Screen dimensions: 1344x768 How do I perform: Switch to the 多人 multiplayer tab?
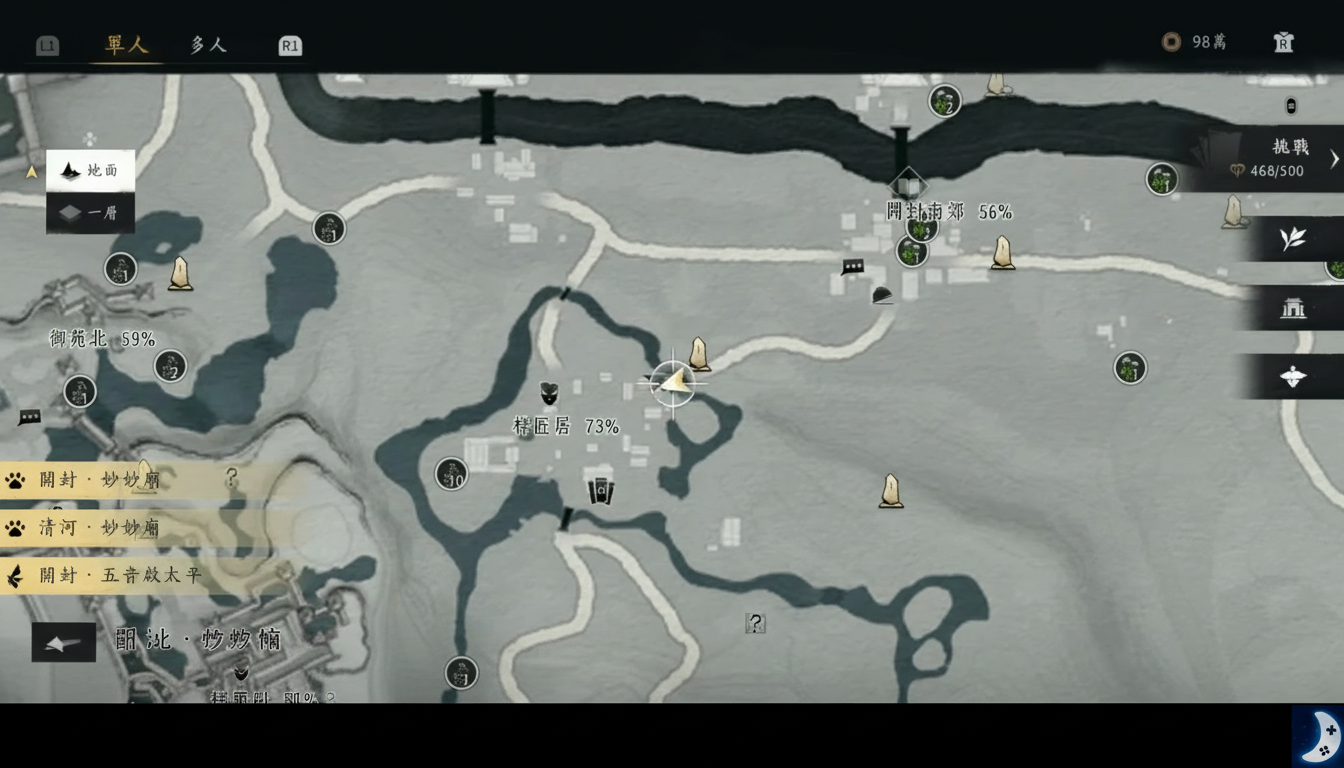[205, 45]
